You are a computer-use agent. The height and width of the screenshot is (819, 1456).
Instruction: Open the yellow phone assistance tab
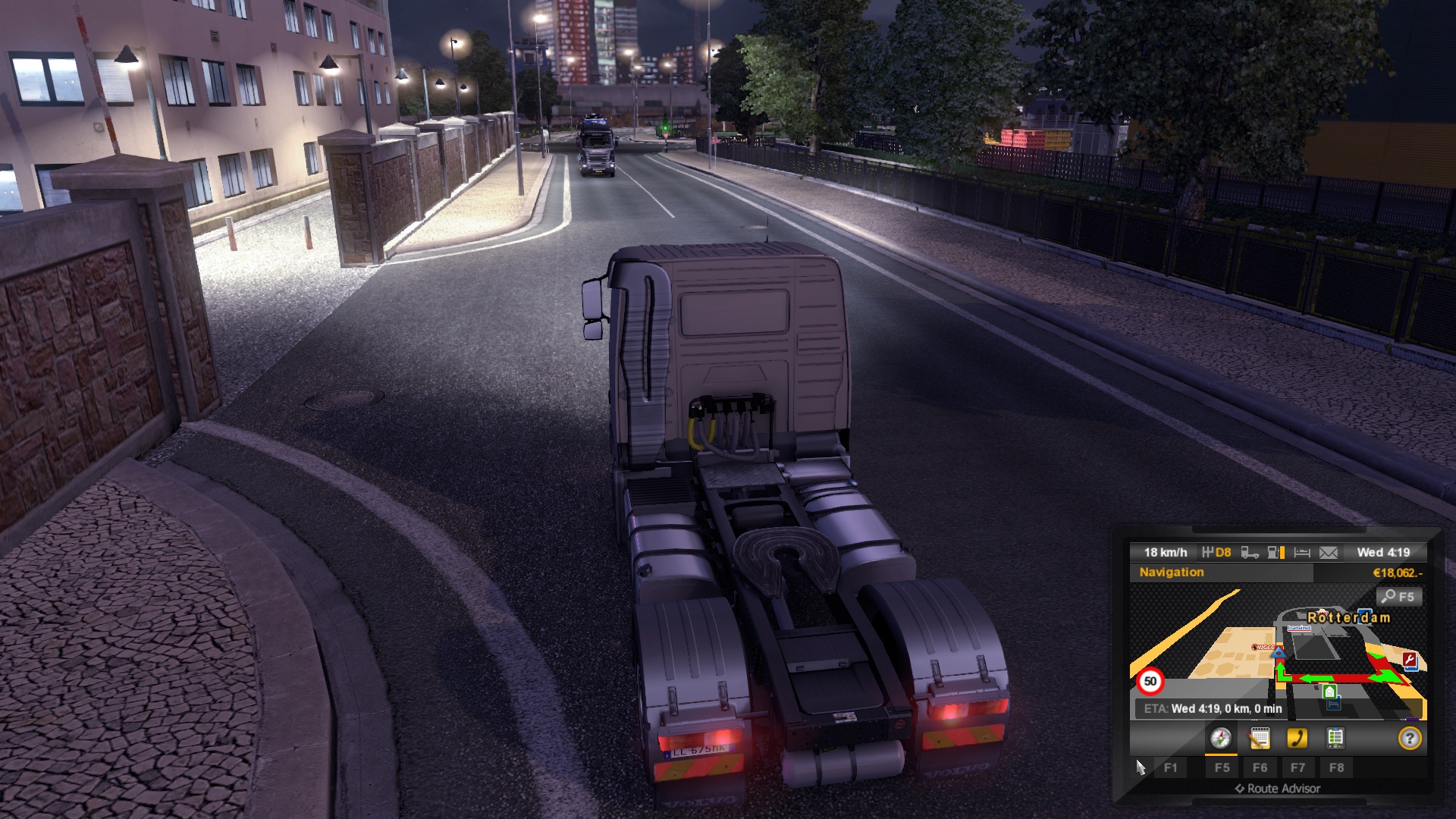(x=1297, y=738)
